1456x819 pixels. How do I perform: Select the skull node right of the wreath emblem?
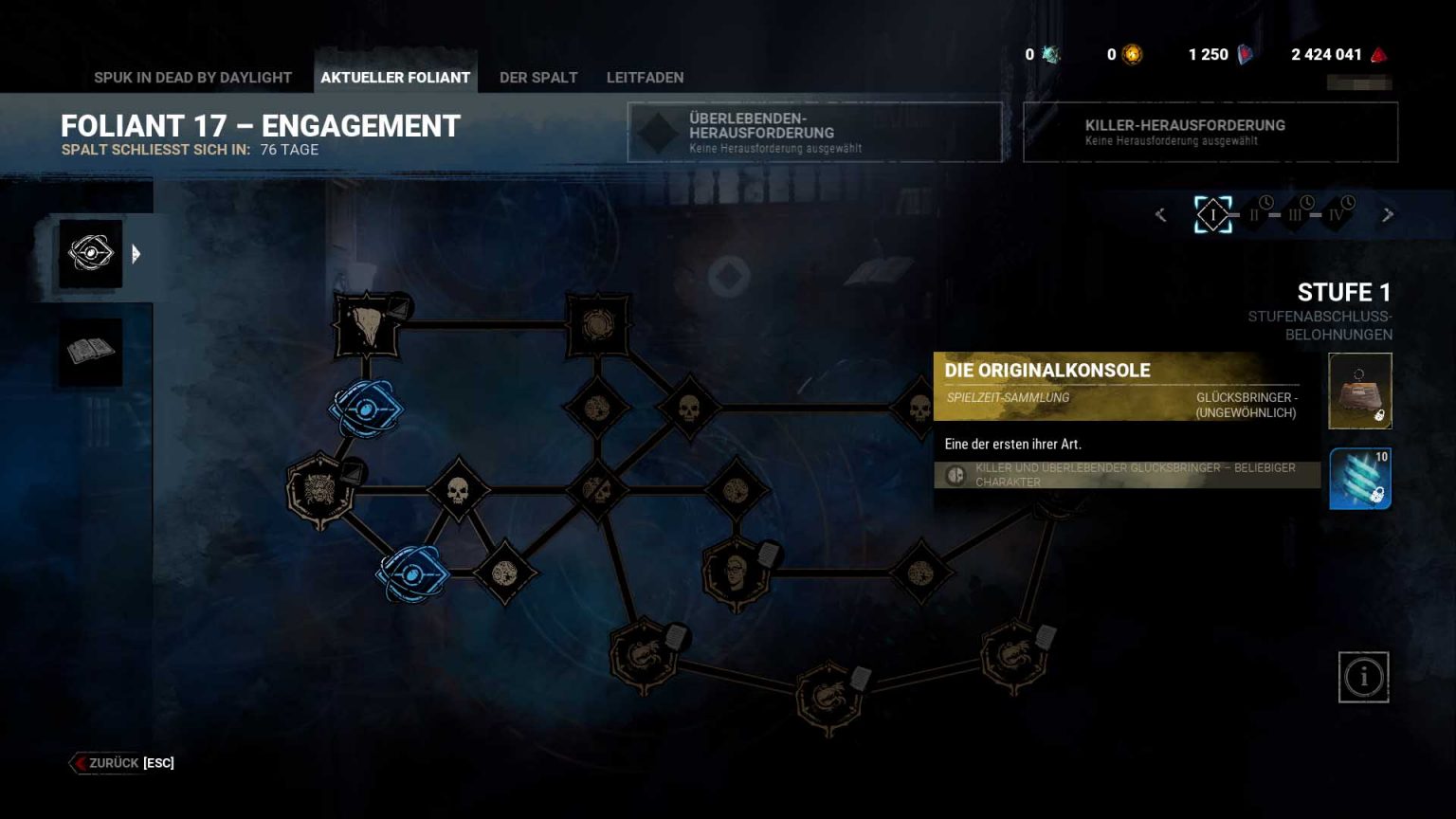pyautogui.click(x=458, y=490)
